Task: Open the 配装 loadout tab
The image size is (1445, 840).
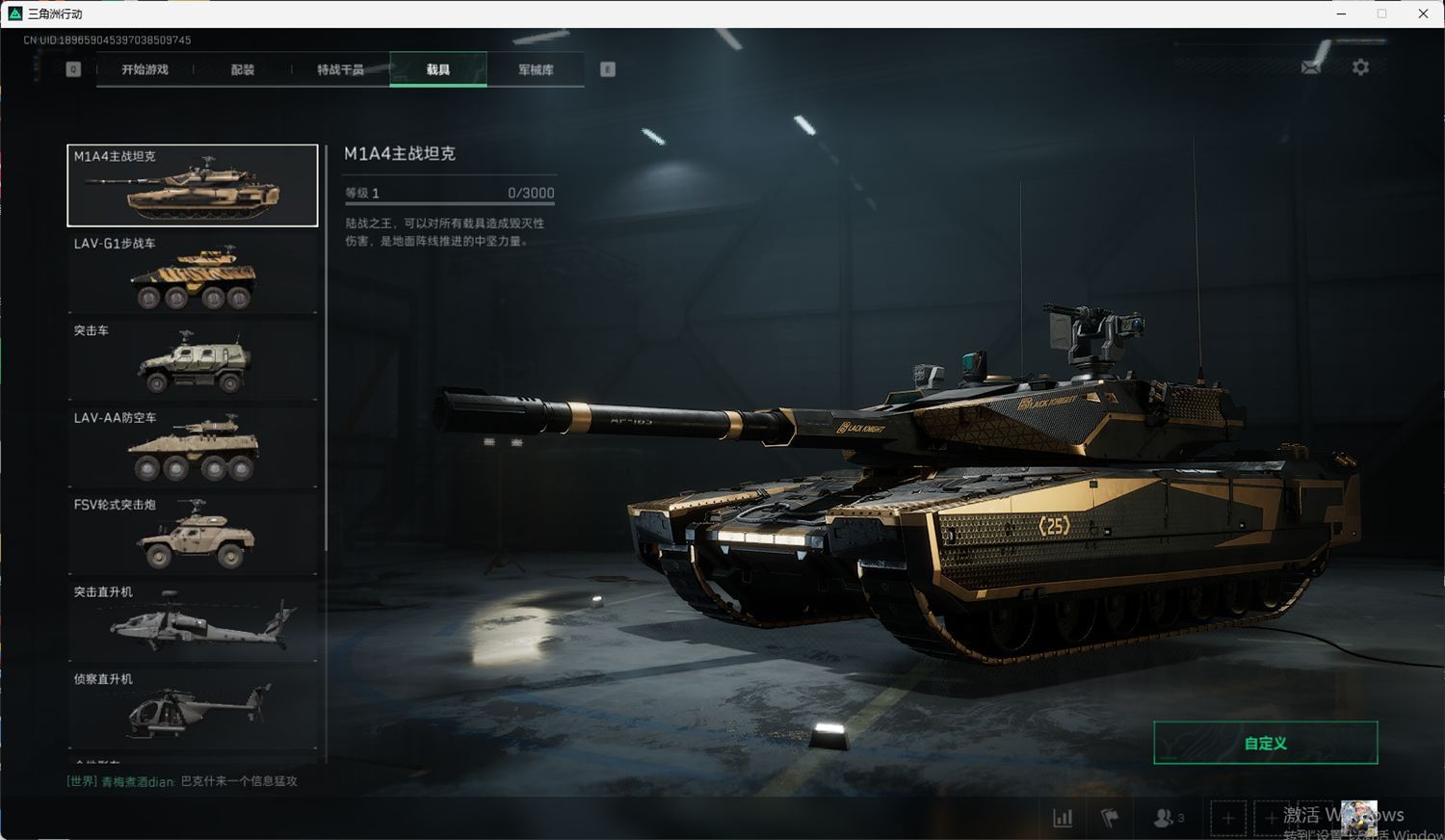Action: pyautogui.click(x=243, y=69)
